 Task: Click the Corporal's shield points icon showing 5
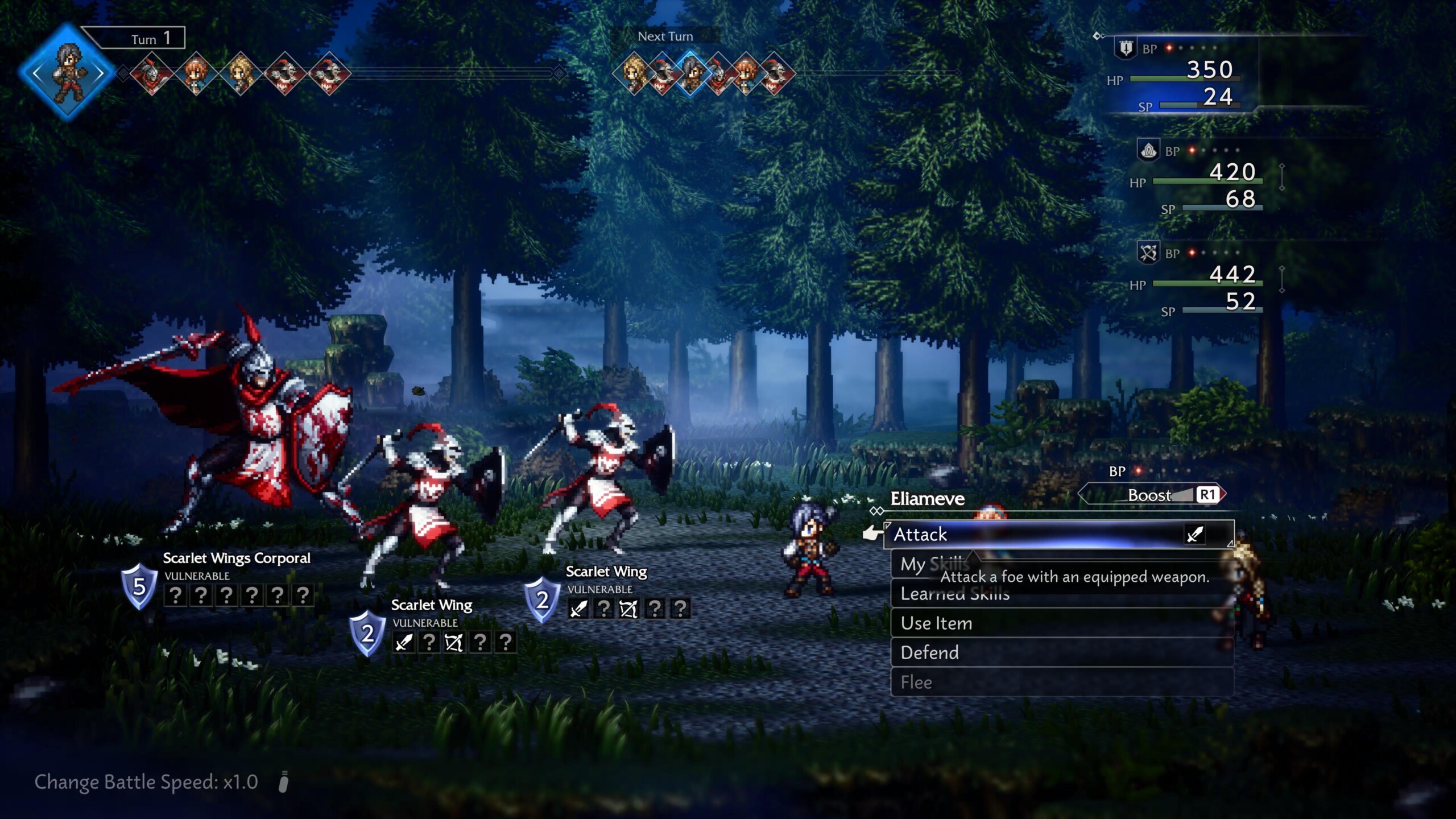point(139,586)
